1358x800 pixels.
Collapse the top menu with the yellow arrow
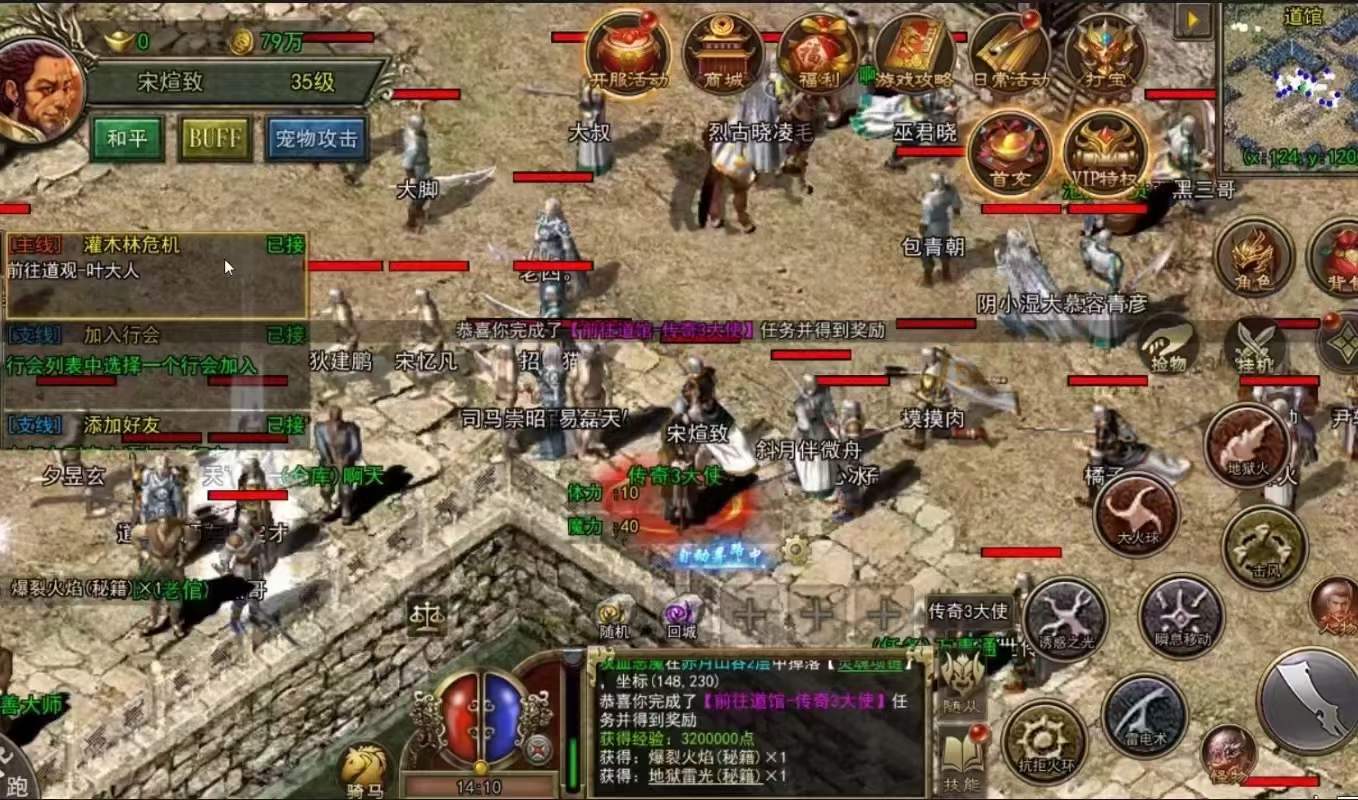pyautogui.click(x=1193, y=18)
